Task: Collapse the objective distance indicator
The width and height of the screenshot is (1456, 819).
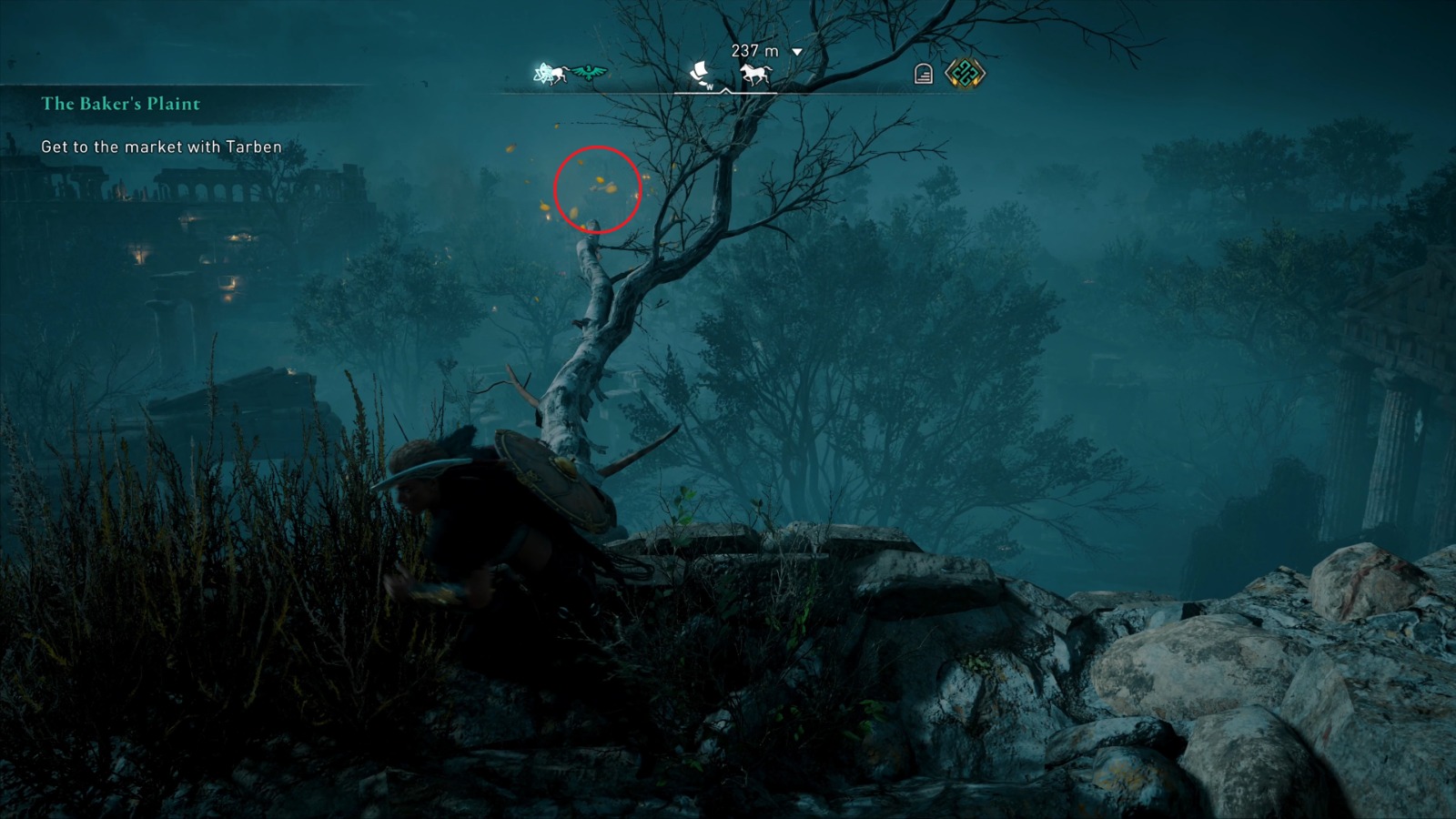Action: [799, 52]
